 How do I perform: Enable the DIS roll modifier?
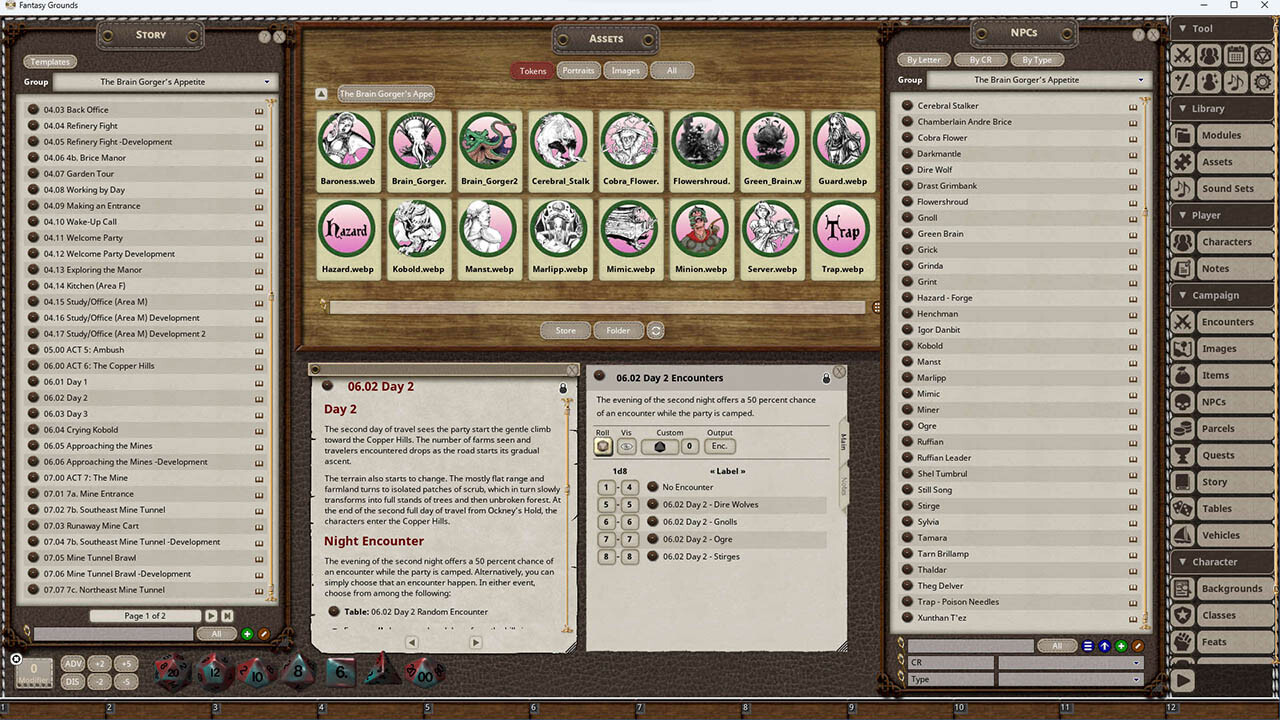[x=72, y=680]
